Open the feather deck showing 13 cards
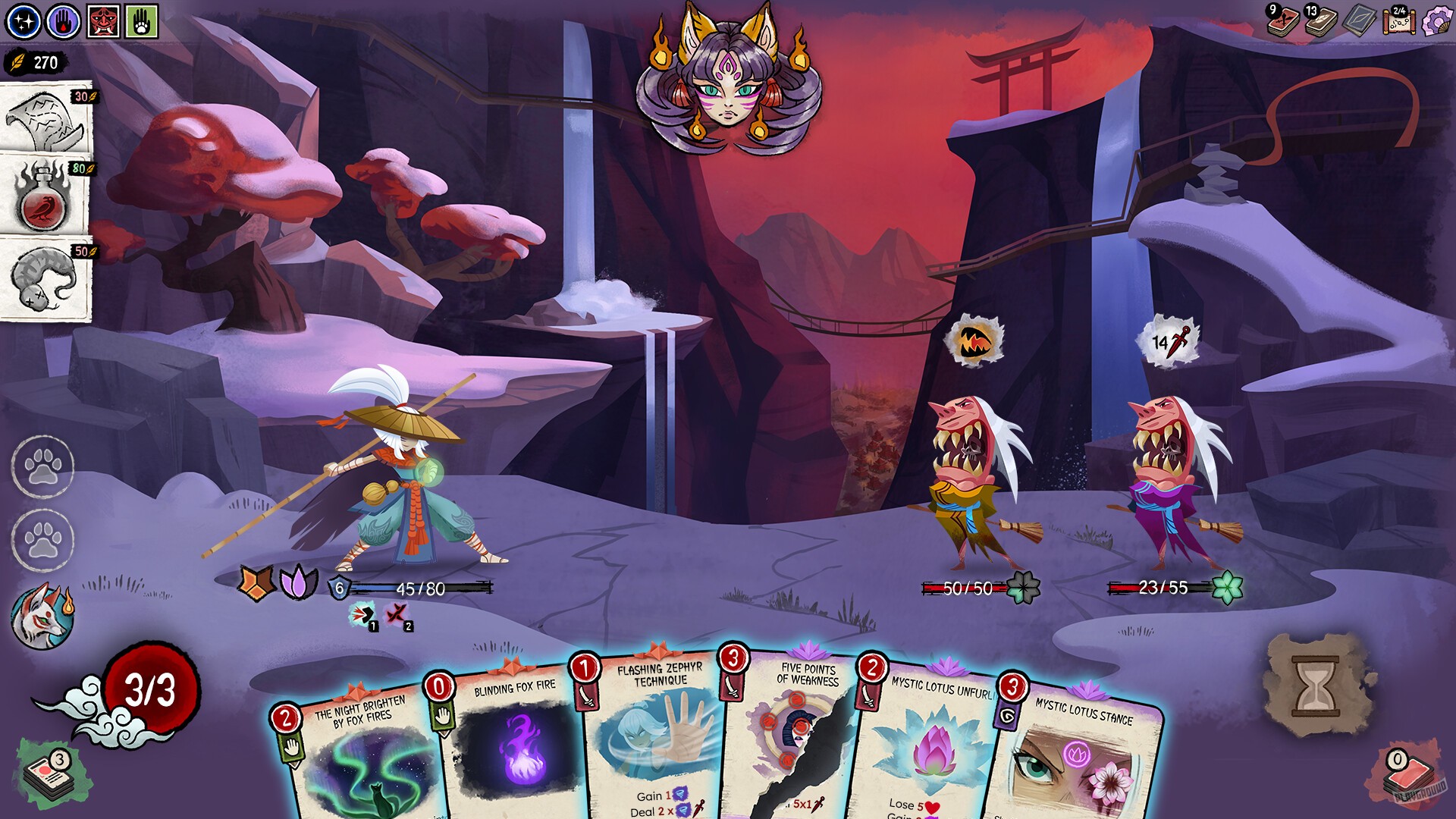The image size is (1456, 819). tap(1318, 23)
